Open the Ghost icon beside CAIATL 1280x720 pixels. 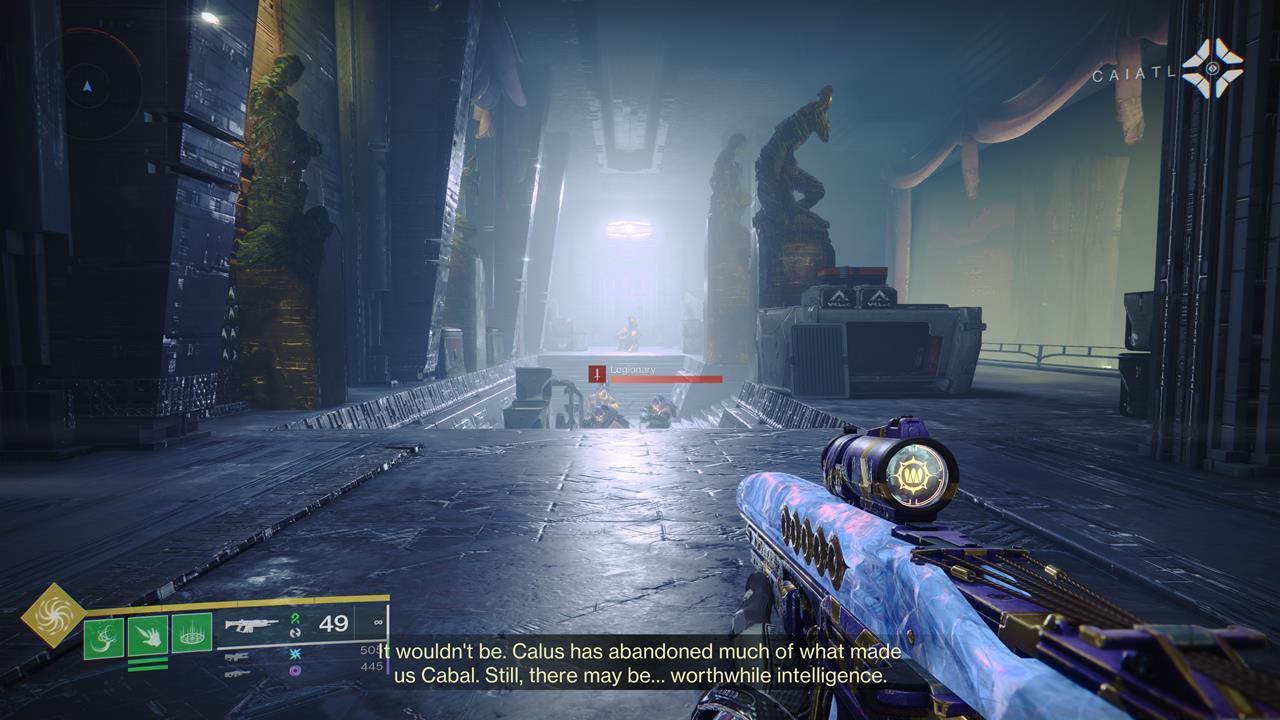pyautogui.click(x=1212, y=69)
